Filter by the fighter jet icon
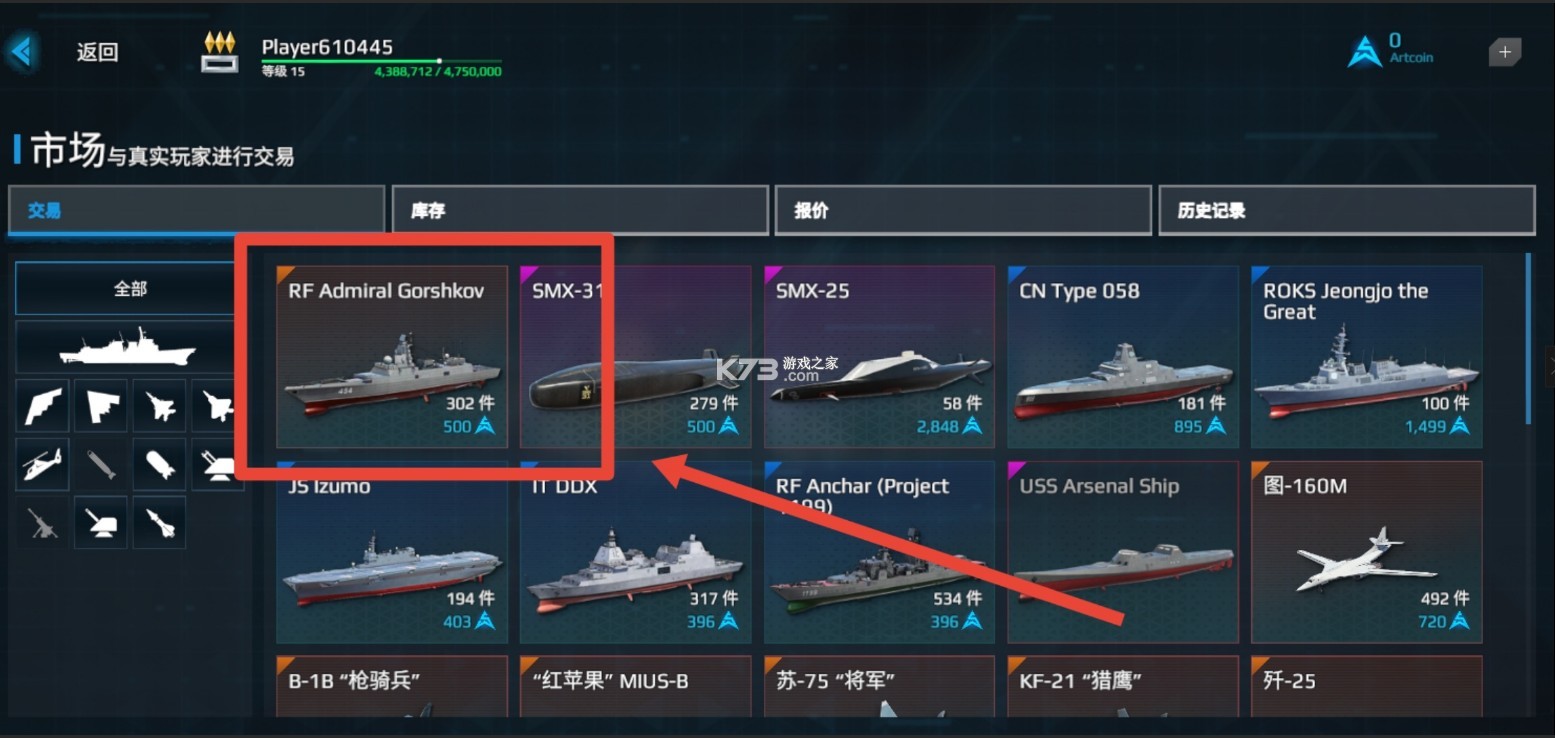1555x738 pixels. click(159, 405)
